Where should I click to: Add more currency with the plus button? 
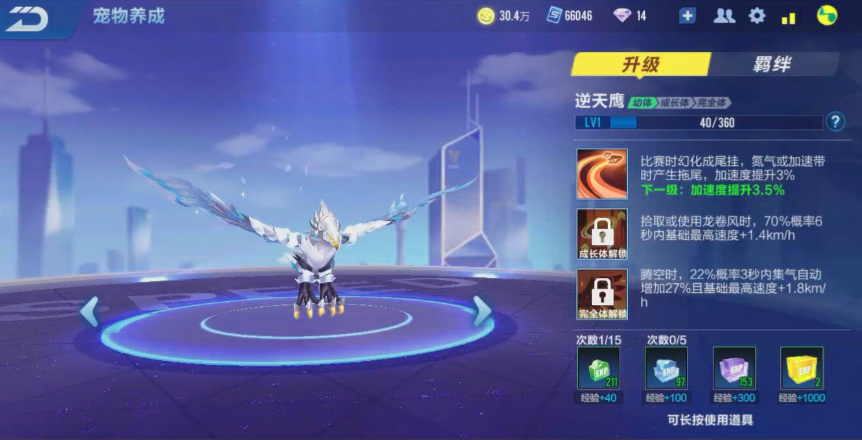tap(687, 16)
